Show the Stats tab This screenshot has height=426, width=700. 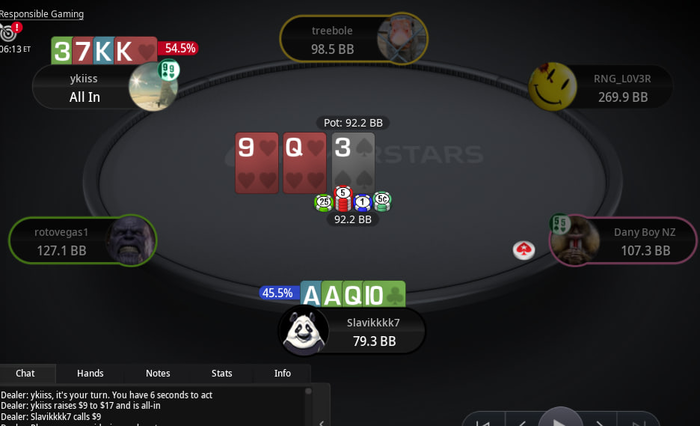(222, 373)
